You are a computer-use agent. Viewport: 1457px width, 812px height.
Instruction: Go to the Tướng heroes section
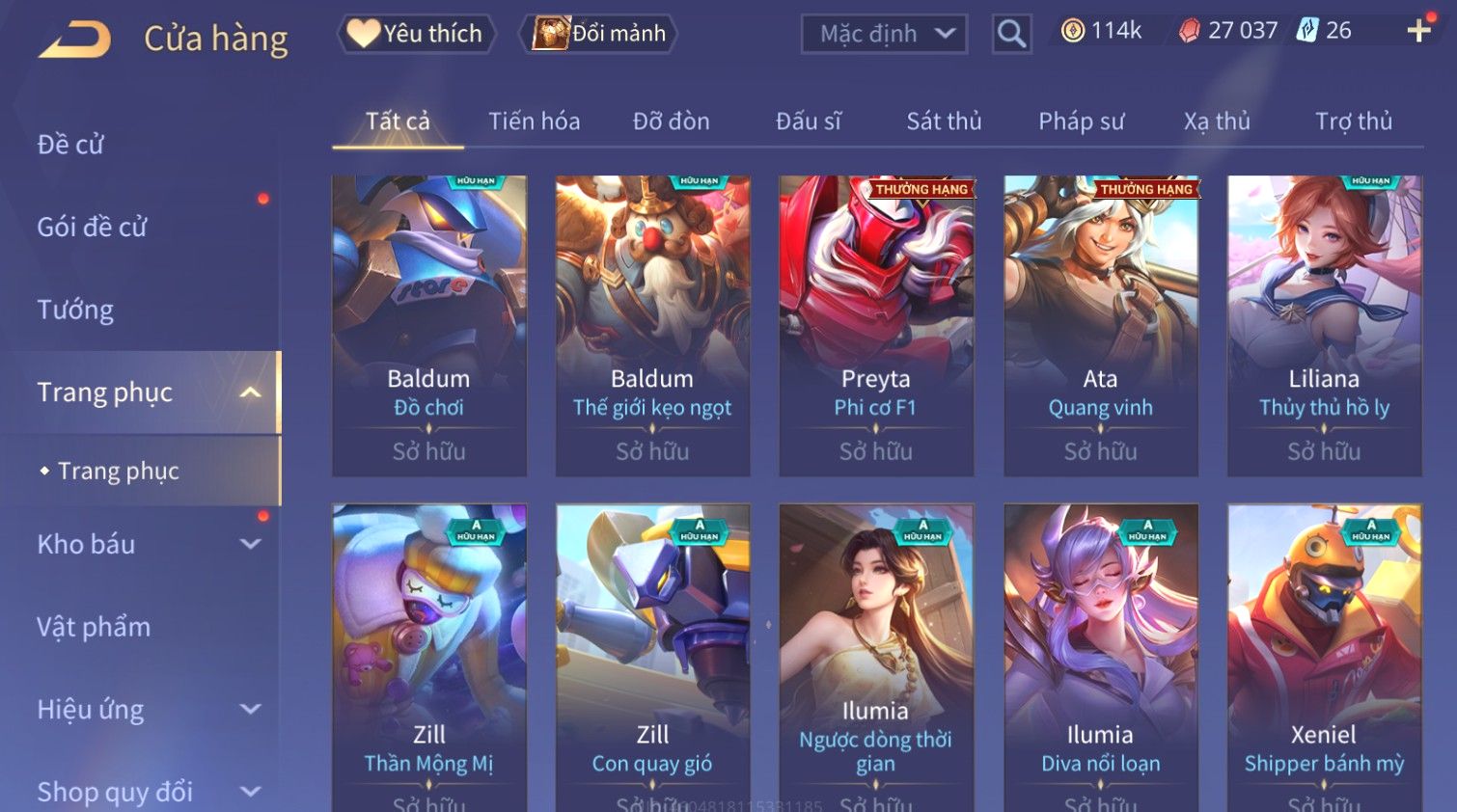[x=75, y=310]
